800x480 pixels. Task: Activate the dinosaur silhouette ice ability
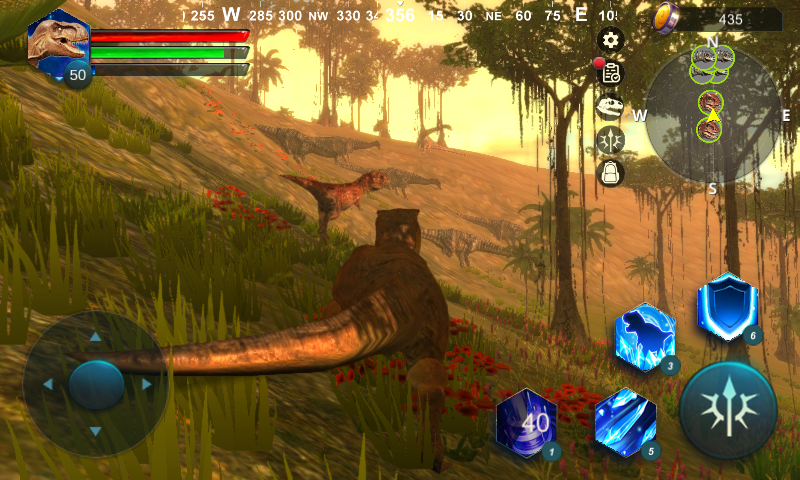(645, 337)
